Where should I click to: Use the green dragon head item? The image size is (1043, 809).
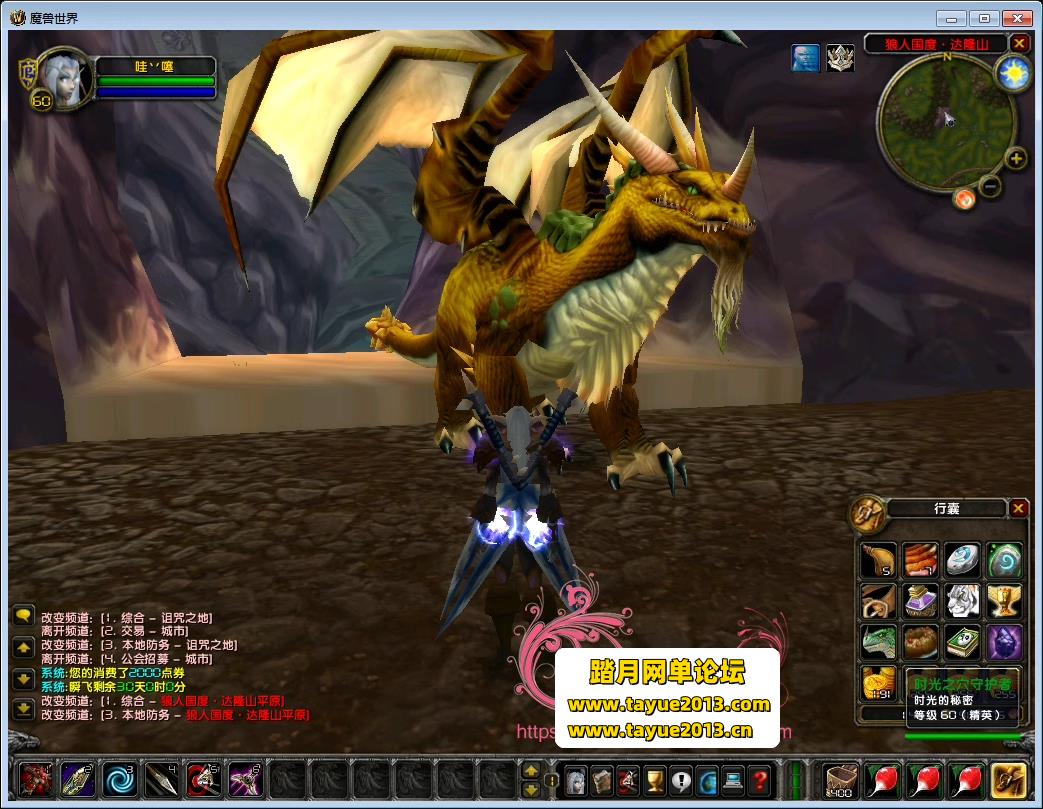[879, 642]
